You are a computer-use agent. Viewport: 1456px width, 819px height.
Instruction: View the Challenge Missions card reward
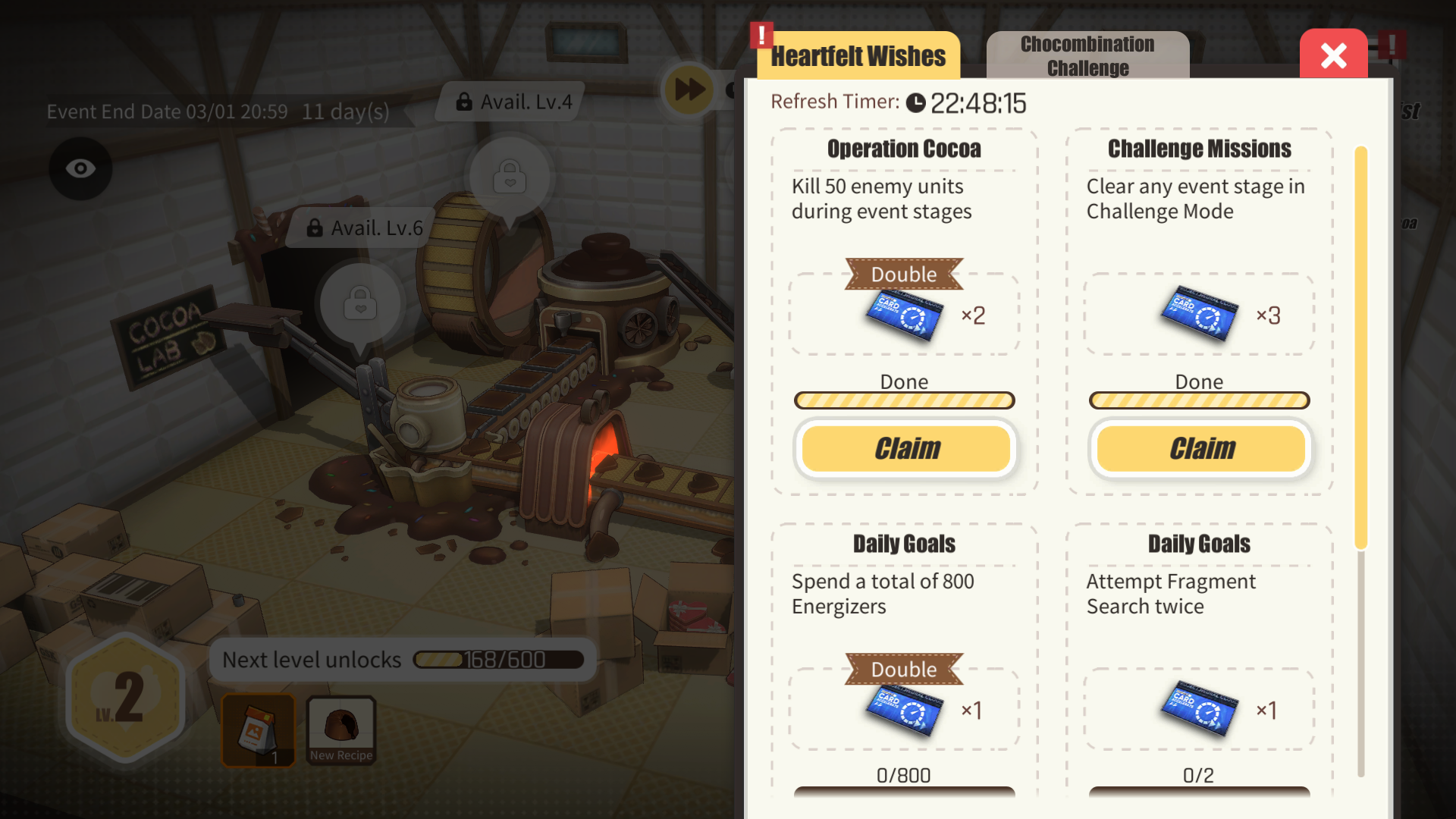pos(1200,315)
